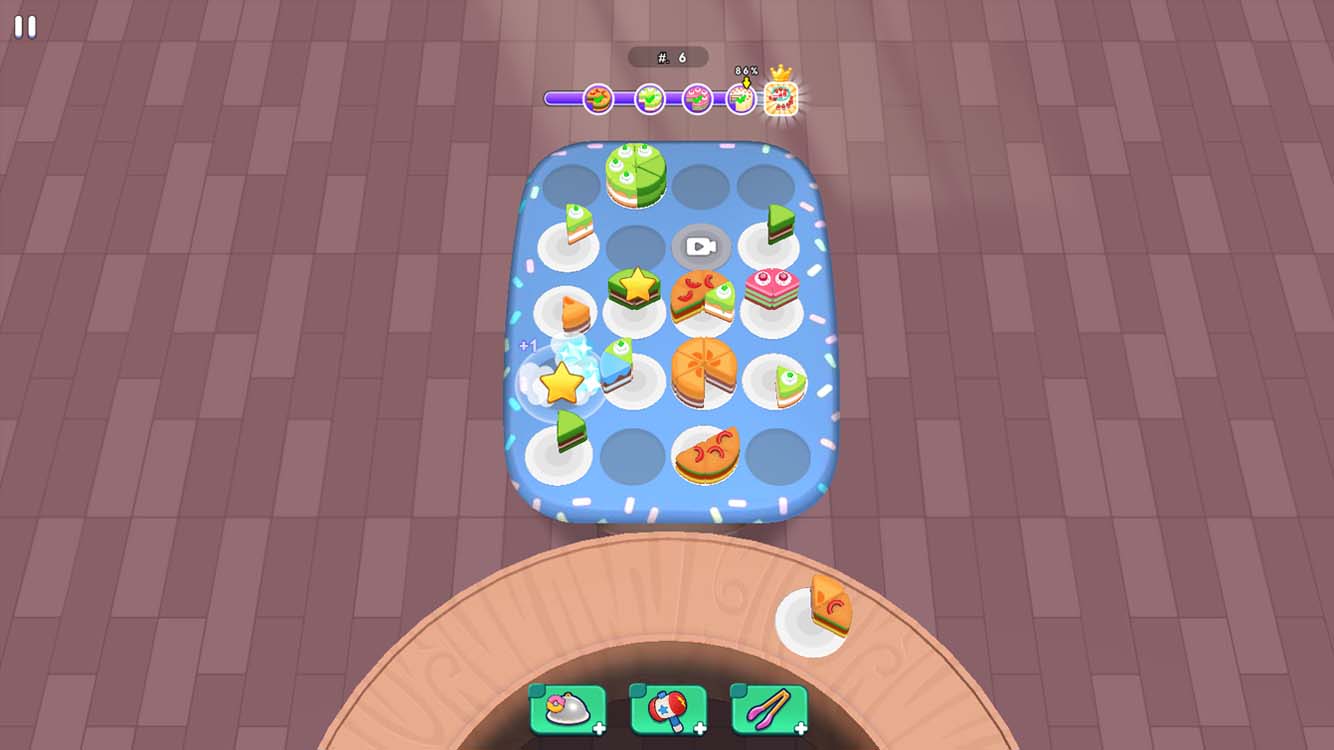Tap the first completed cake milestone icon
Screen dimensions: 1334x750
[x=596, y=99]
